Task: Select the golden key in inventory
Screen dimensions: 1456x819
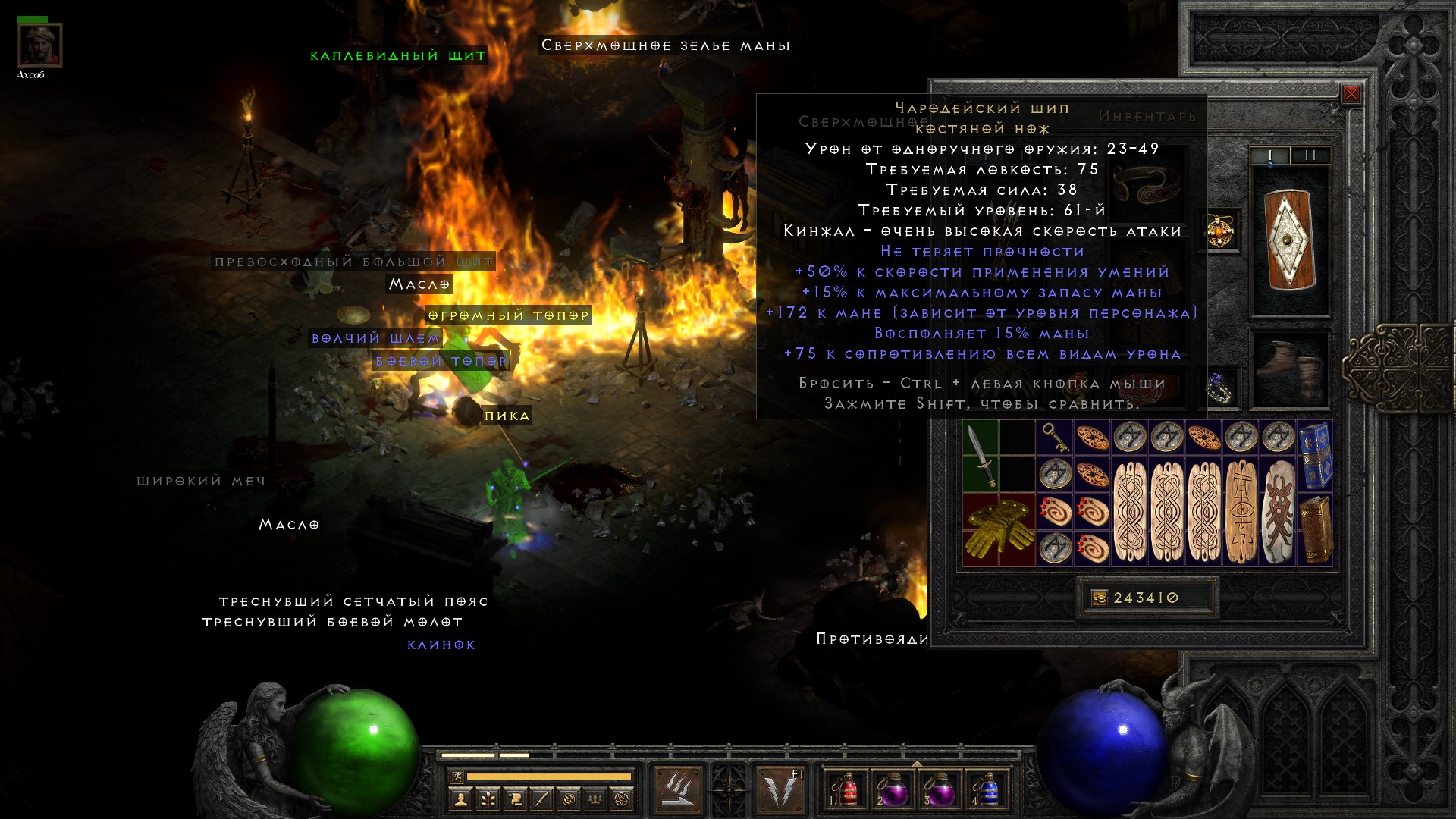Action: 1054,438
